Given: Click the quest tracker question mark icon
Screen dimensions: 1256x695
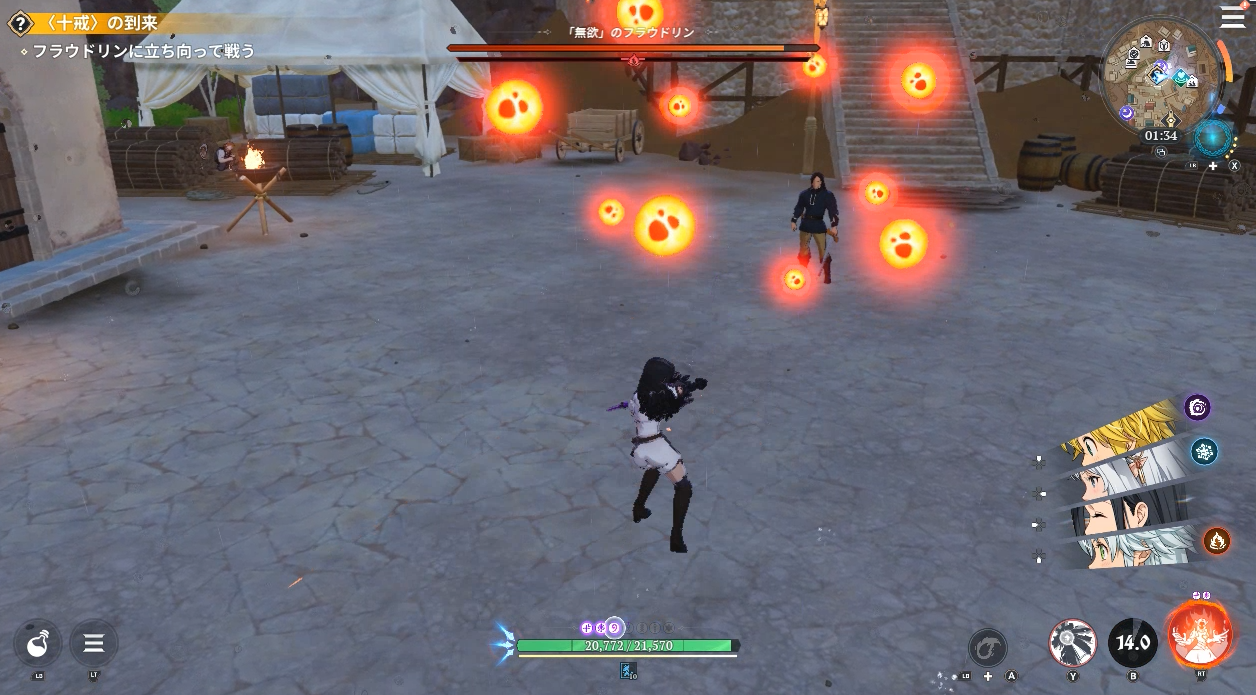Looking at the screenshot, I should click(17, 23).
